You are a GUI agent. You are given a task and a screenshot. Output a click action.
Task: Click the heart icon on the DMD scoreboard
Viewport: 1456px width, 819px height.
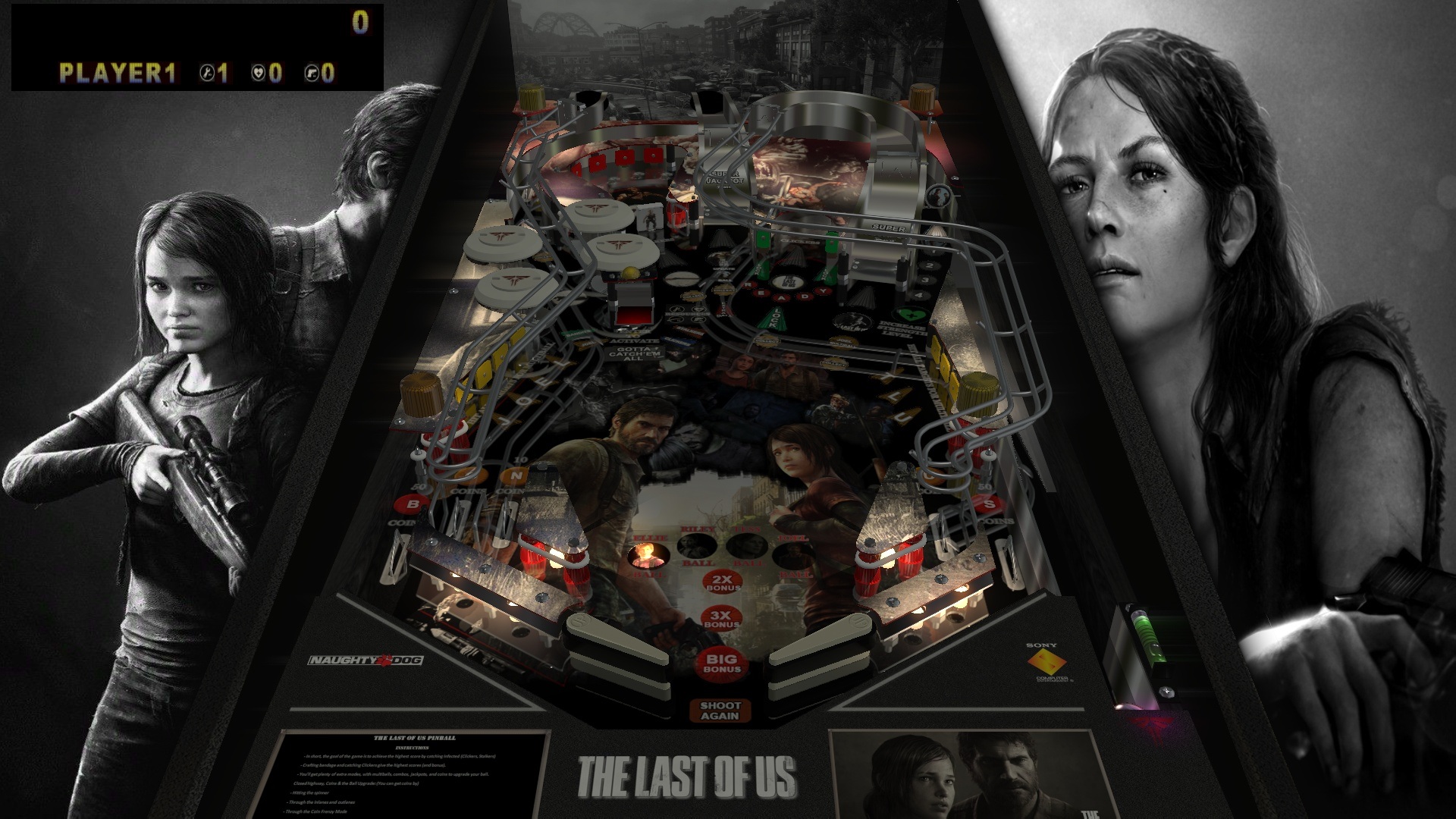tap(260, 73)
